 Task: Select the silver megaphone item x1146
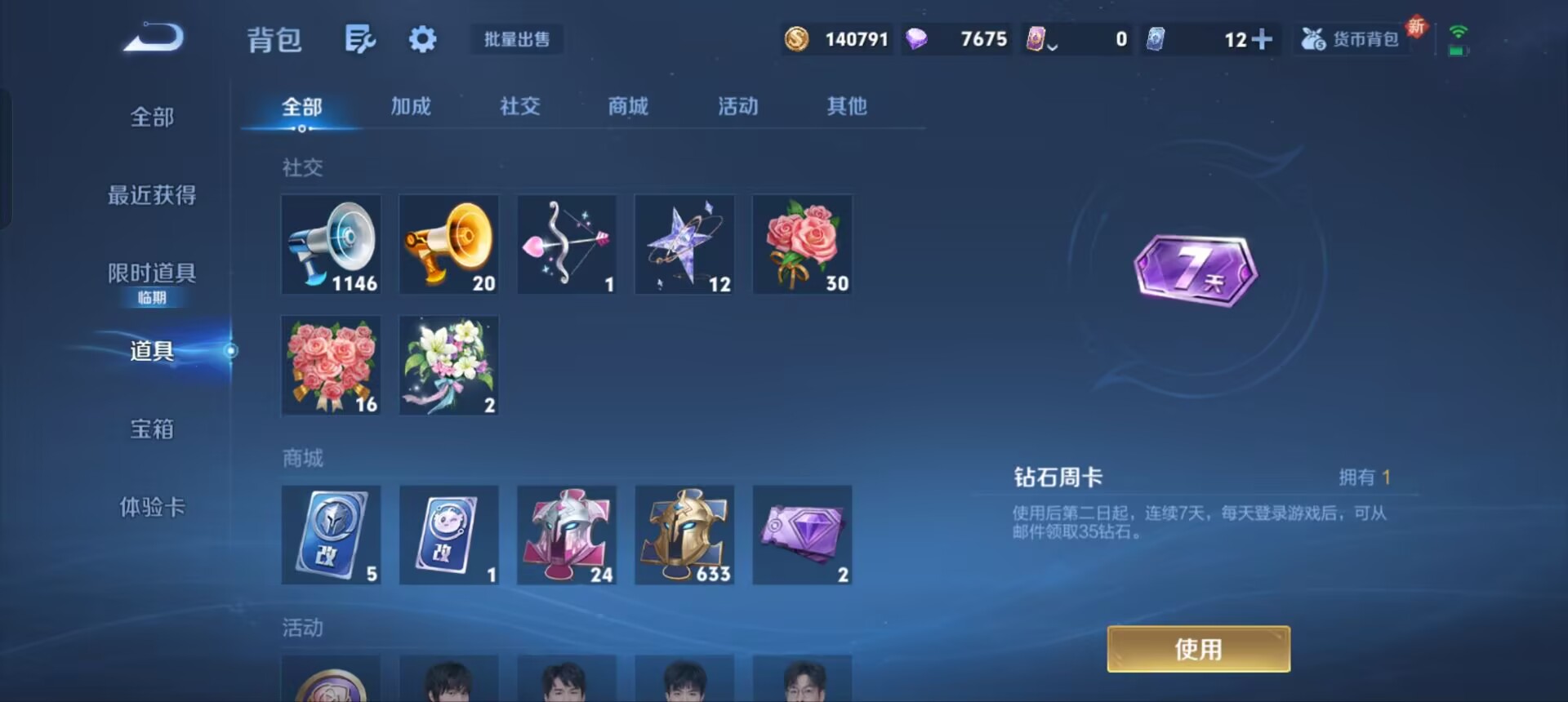[331, 244]
